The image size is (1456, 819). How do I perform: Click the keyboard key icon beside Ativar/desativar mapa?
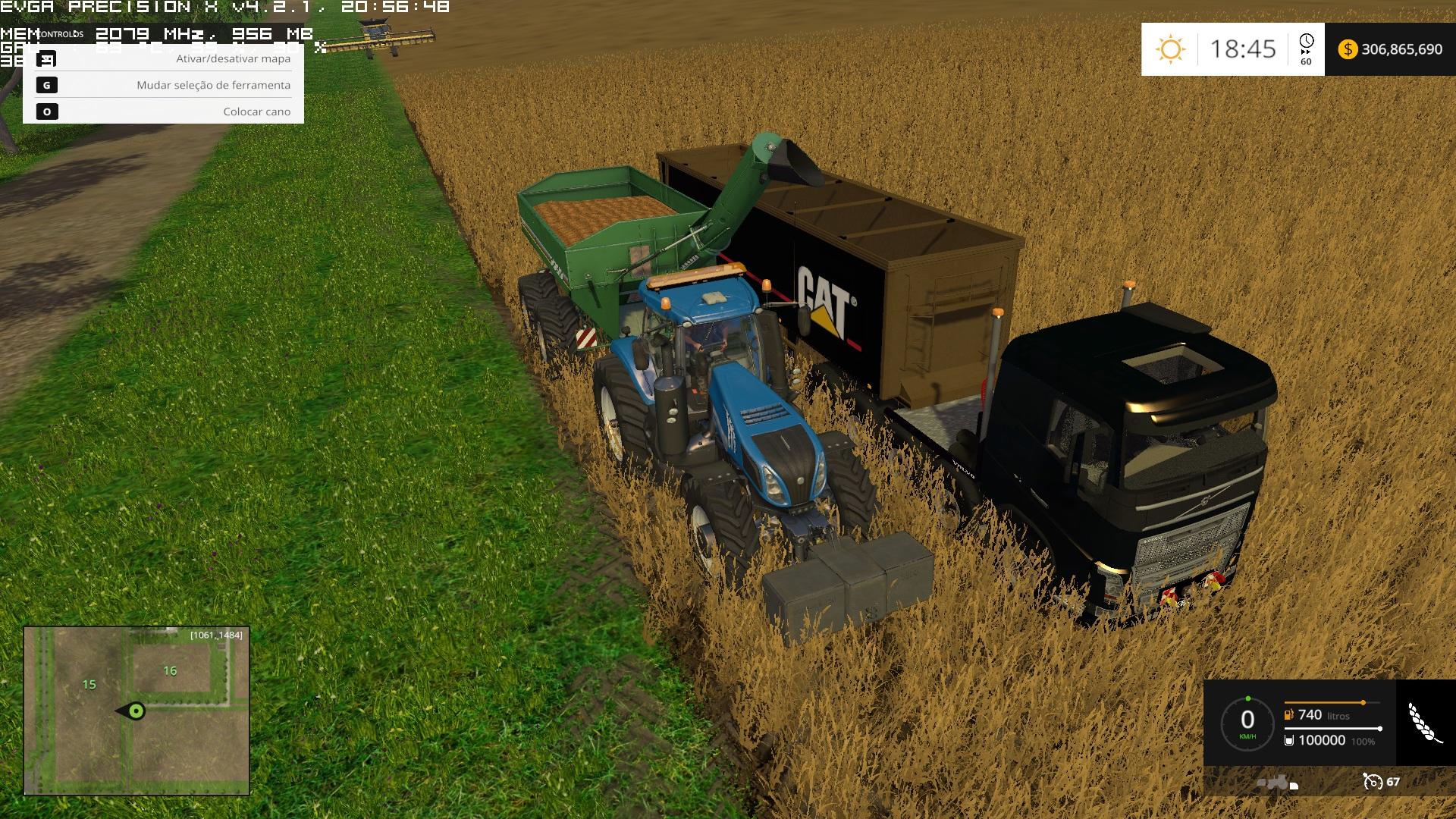tap(48, 58)
